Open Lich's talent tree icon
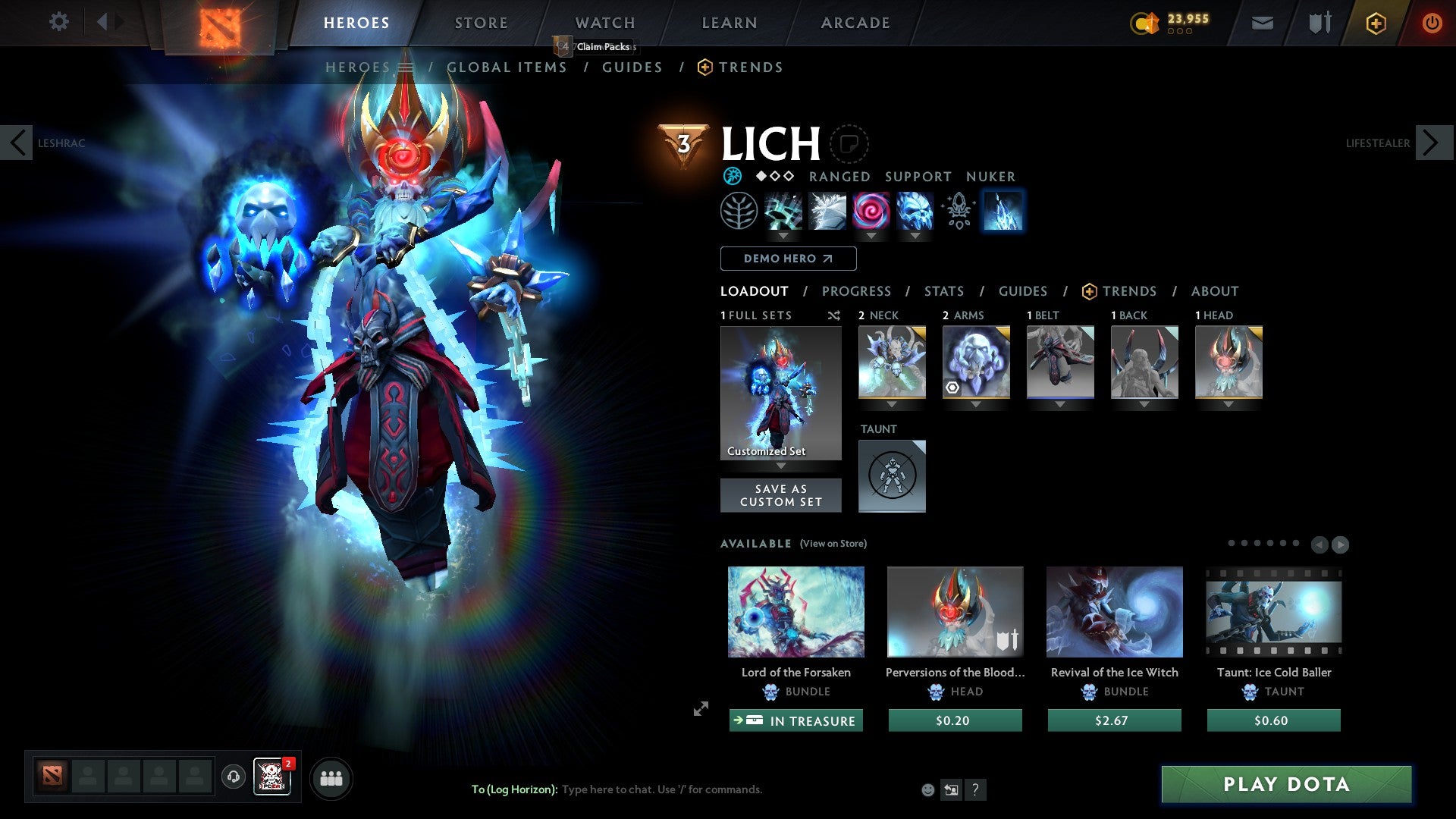1456x819 pixels. (x=739, y=211)
